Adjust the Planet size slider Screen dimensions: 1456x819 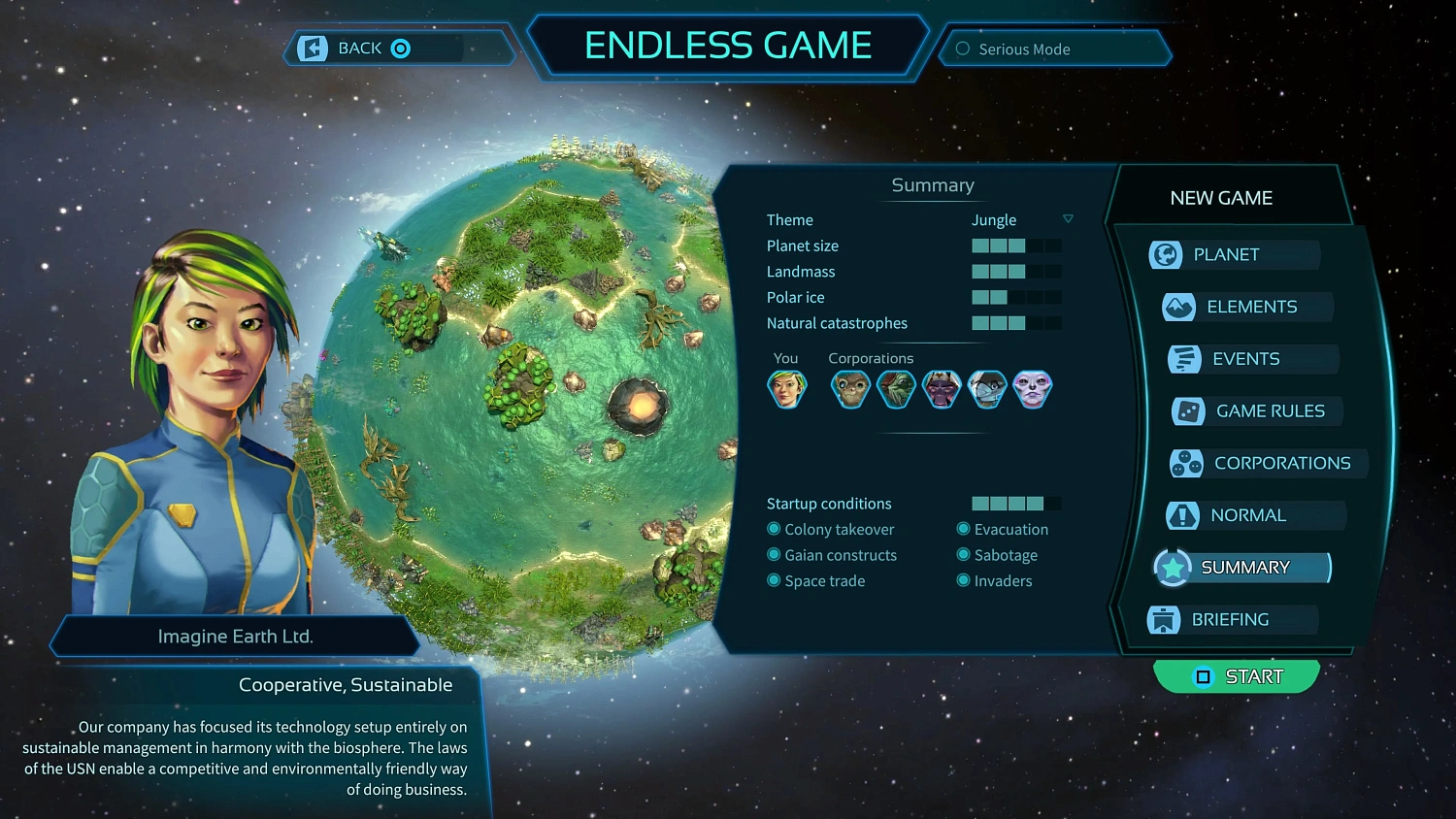click(x=1016, y=246)
